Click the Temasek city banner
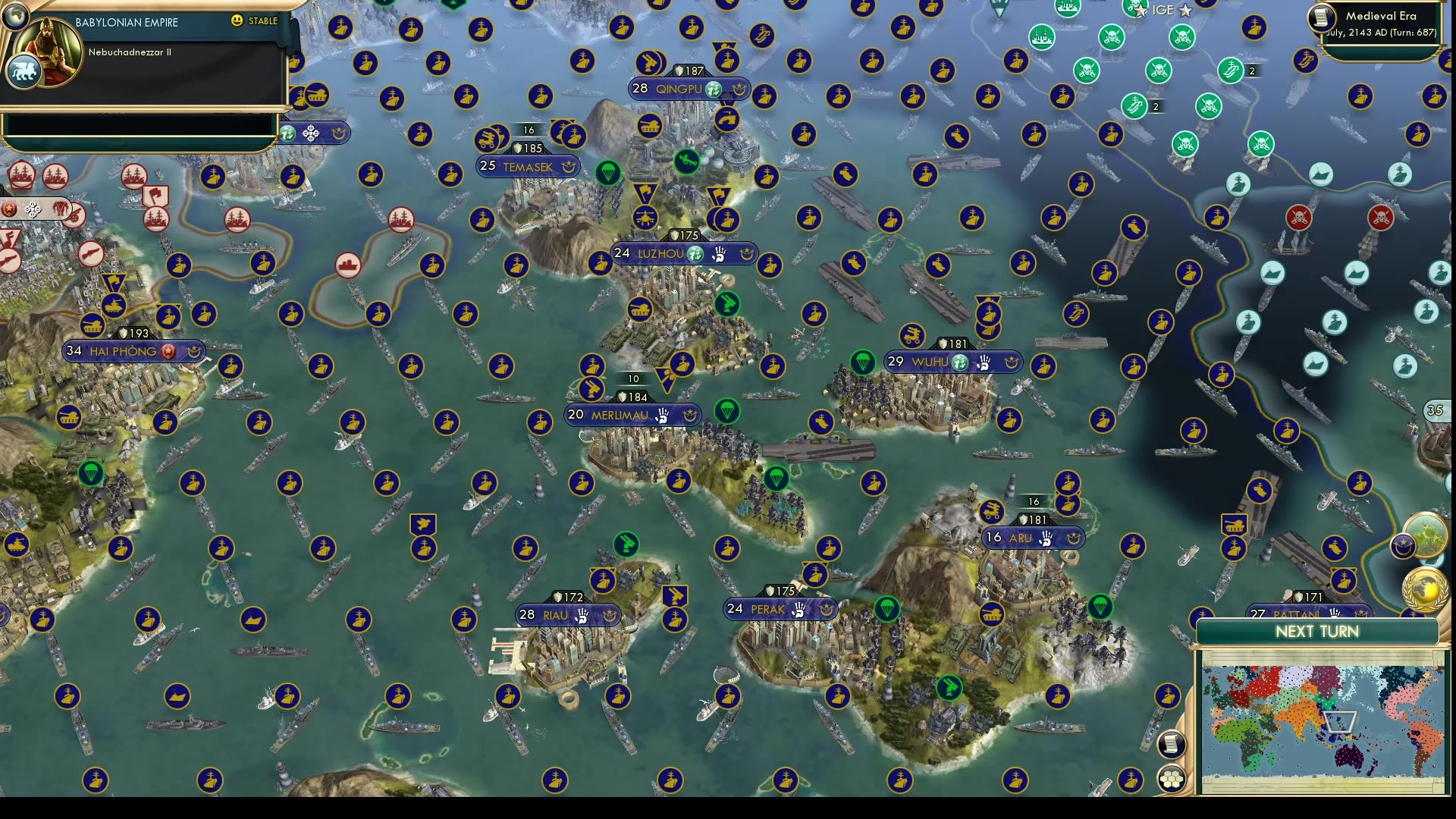The image size is (1456, 819). pyautogui.click(x=529, y=166)
